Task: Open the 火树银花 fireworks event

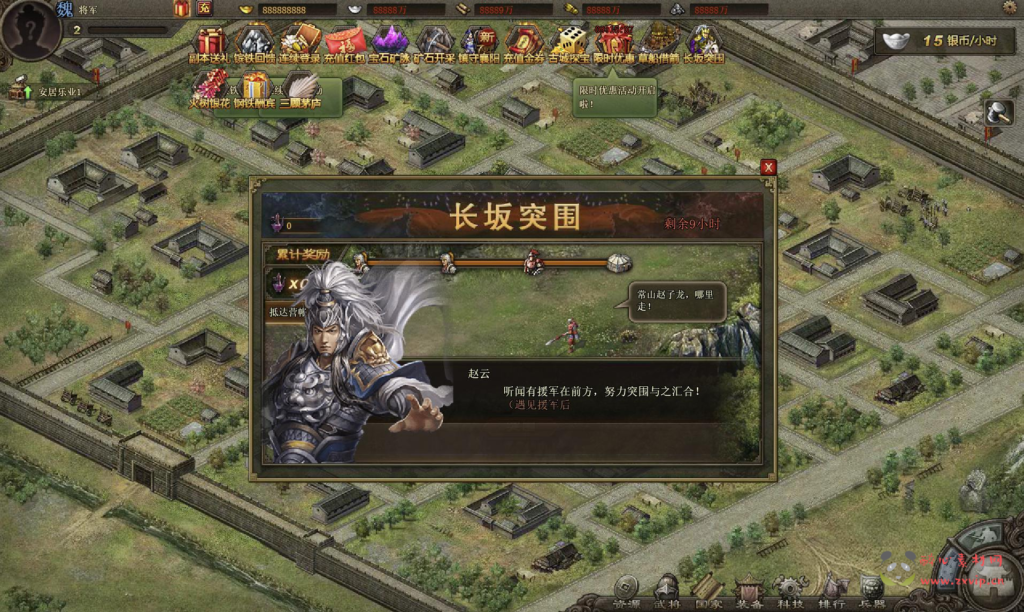Action: point(210,88)
